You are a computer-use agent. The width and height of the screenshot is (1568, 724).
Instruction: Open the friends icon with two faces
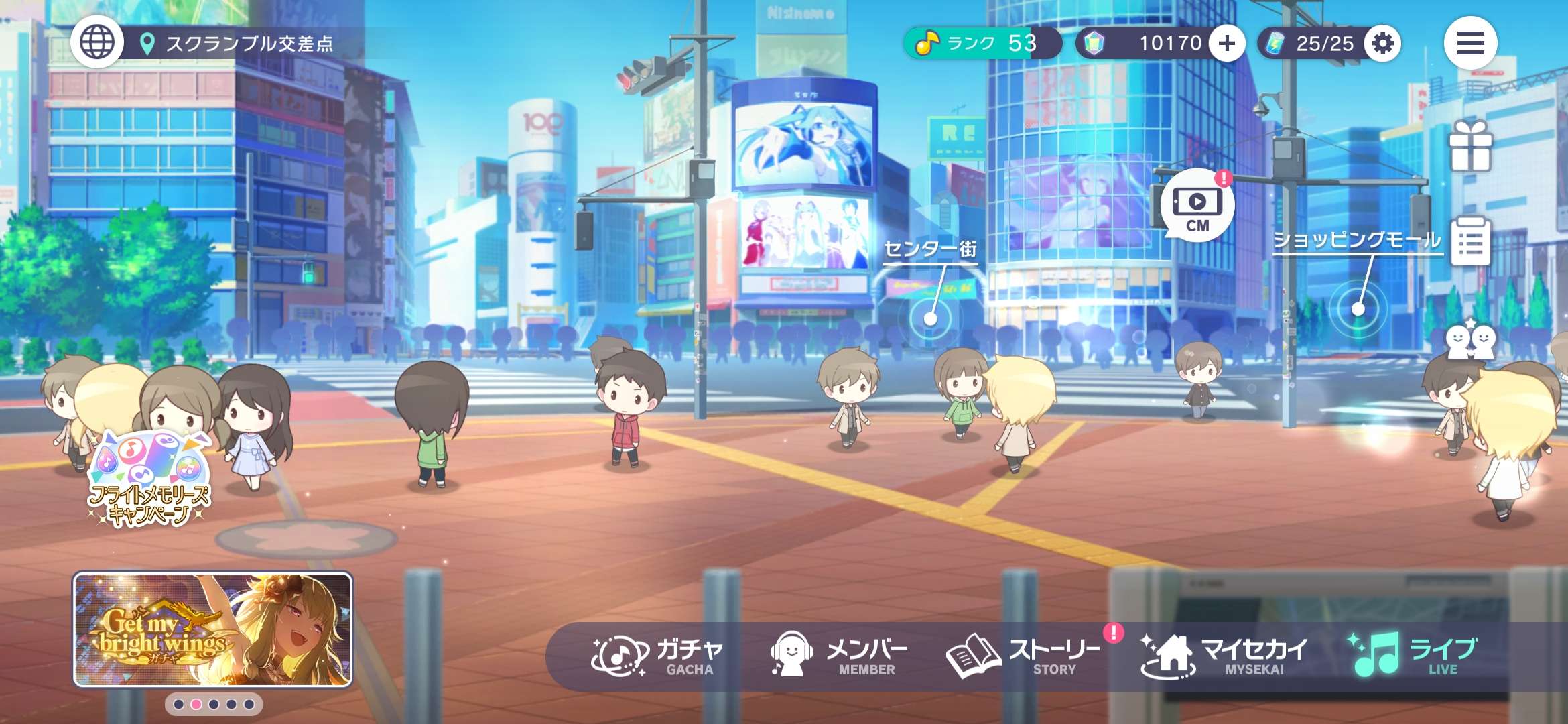tap(1470, 341)
